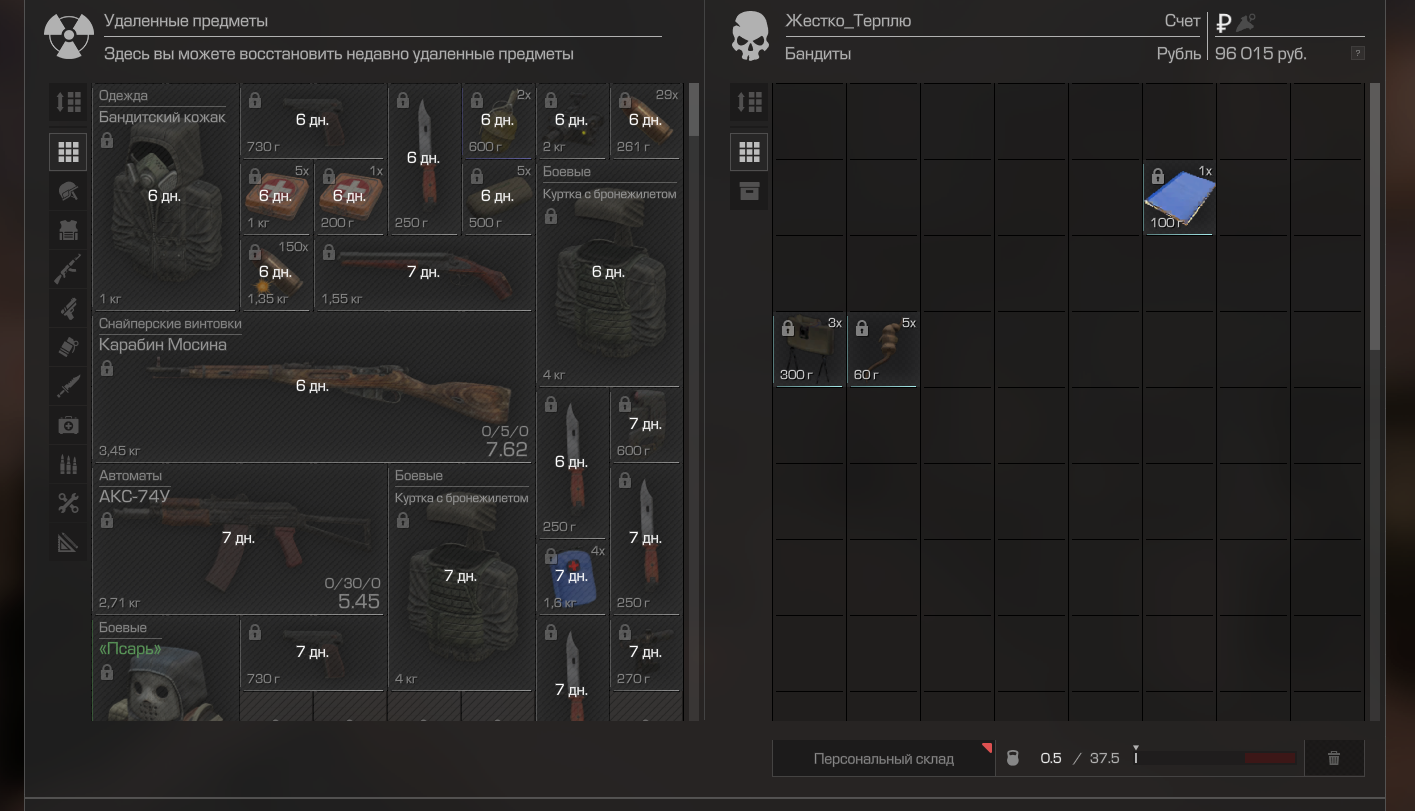The image size is (1415, 811).
Task: Select the 3x claymore mine item
Action: tap(809, 349)
